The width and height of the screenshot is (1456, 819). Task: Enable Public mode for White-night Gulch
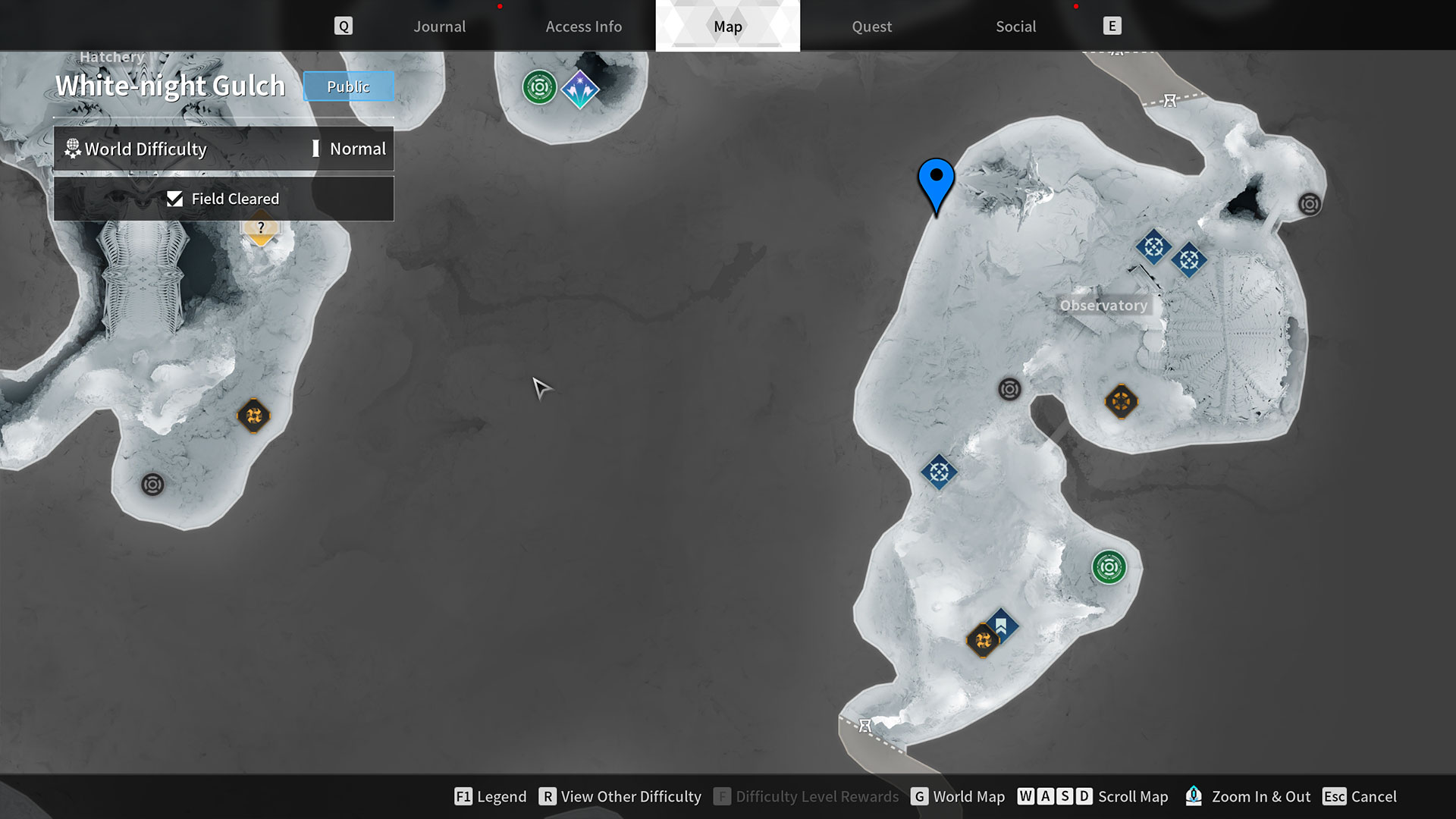click(348, 86)
